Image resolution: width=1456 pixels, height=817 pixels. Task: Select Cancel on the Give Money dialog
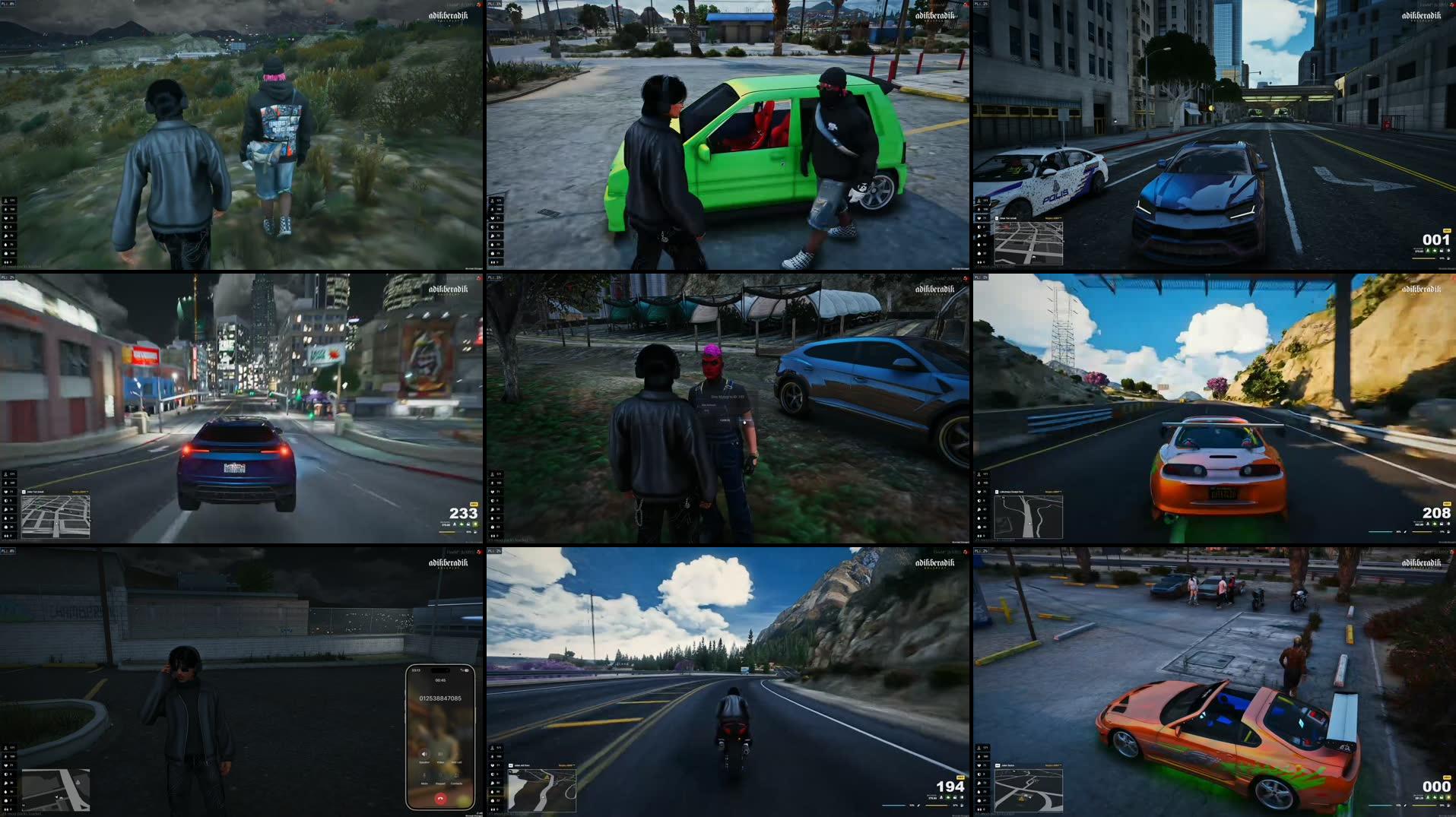coord(724,420)
